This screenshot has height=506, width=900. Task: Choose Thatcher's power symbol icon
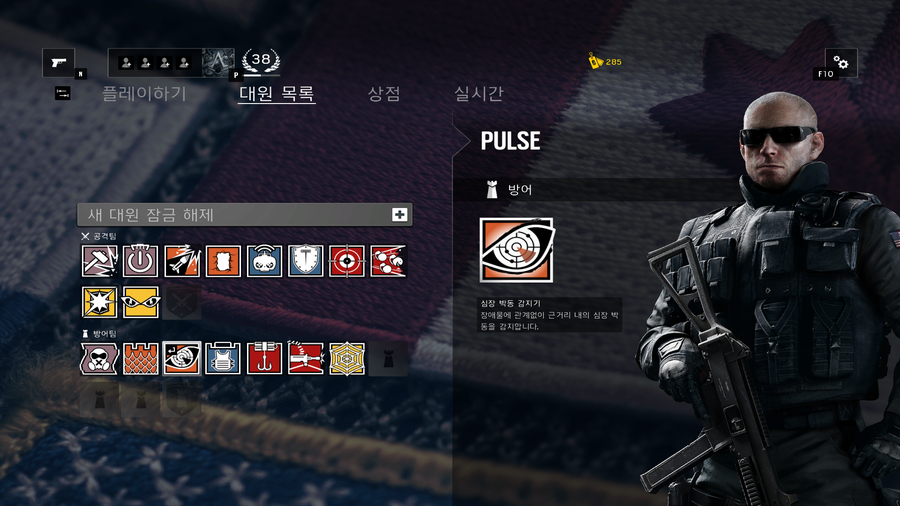pyautogui.click(x=141, y=261)
